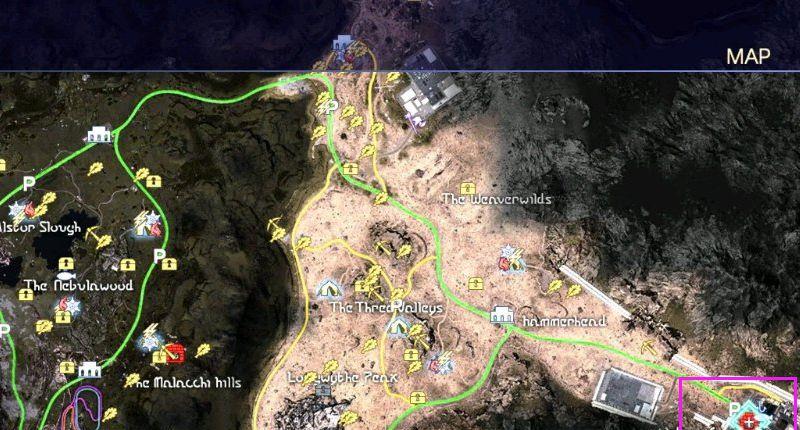Select the outpost marker left of Malacchi Hills
Viewport: 800px width, 430px height.
click(91, 370)
